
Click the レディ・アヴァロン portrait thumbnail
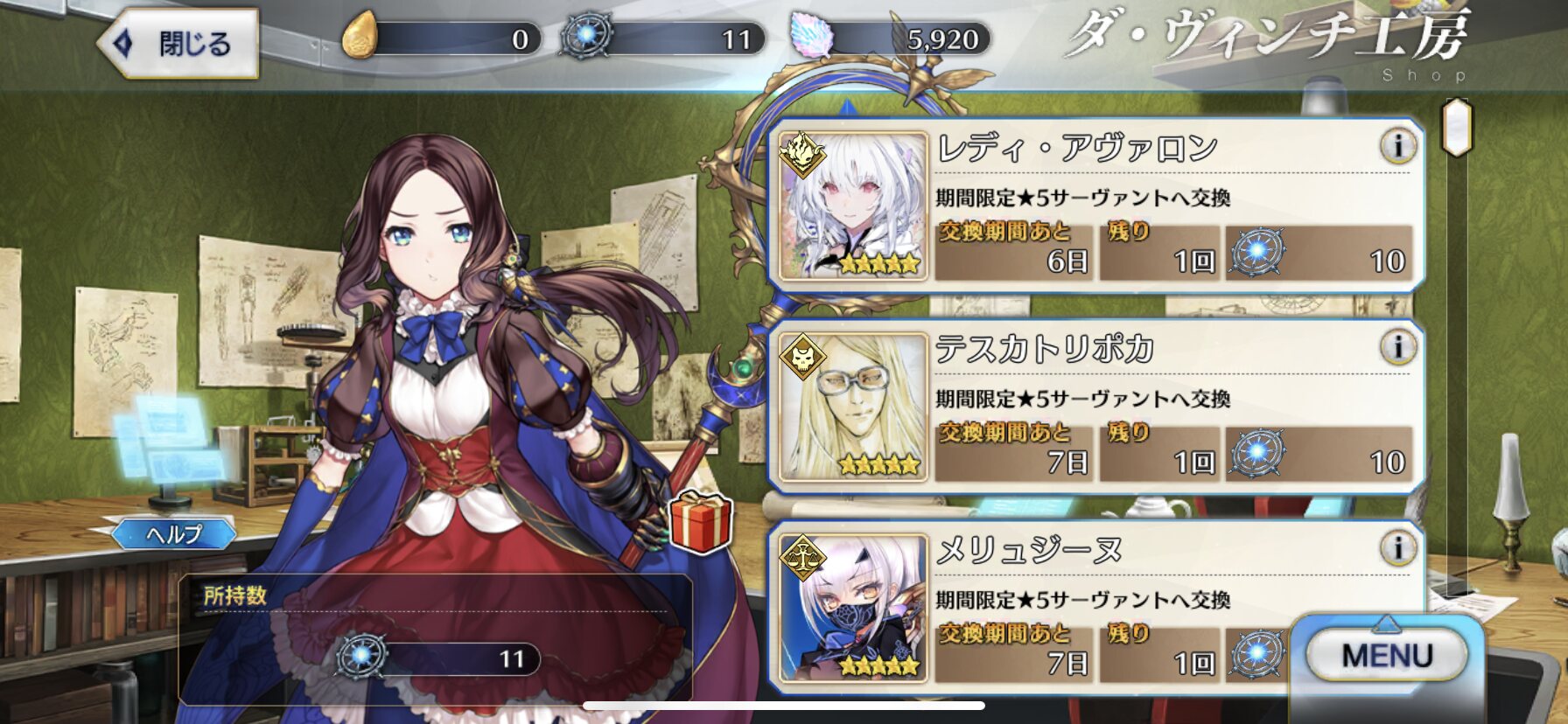[853, 206]
